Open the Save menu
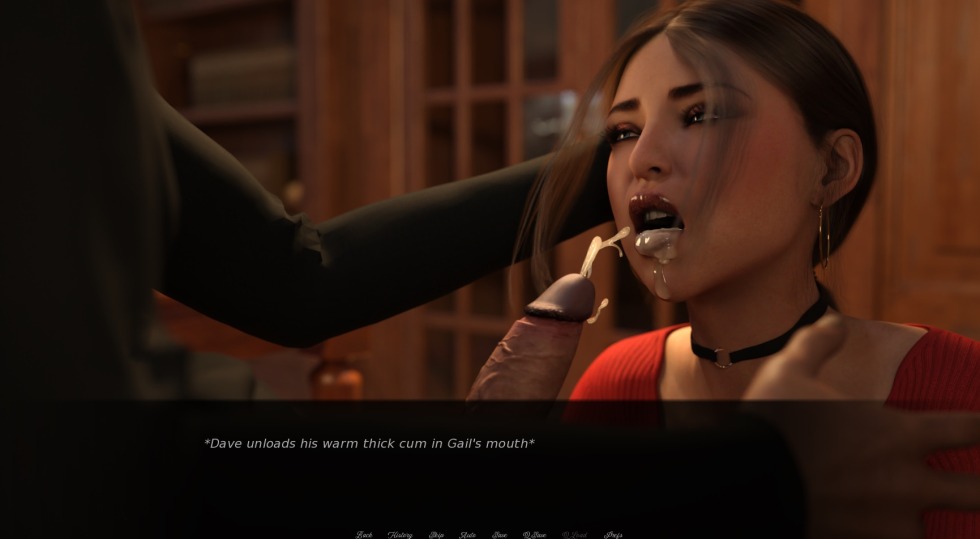Screen dimensions: 980x539 point(499,535)
